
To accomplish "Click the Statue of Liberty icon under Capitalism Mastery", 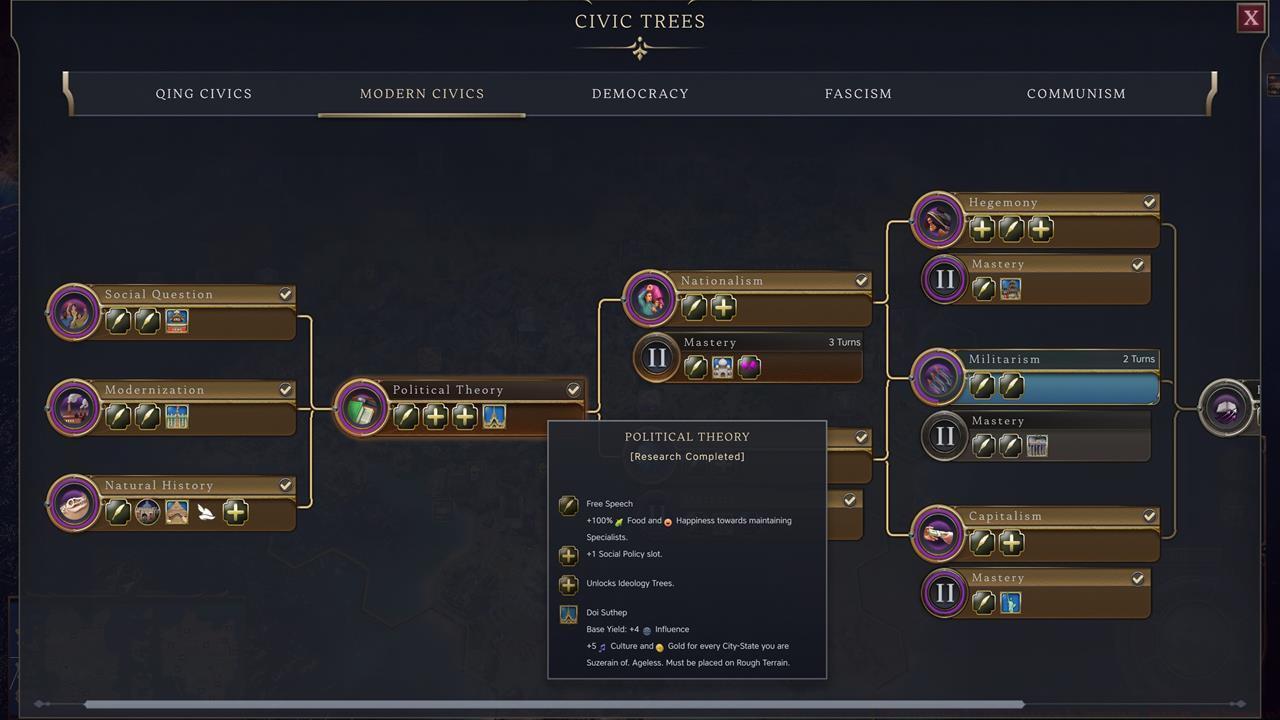I will (x=1010, y=601).
